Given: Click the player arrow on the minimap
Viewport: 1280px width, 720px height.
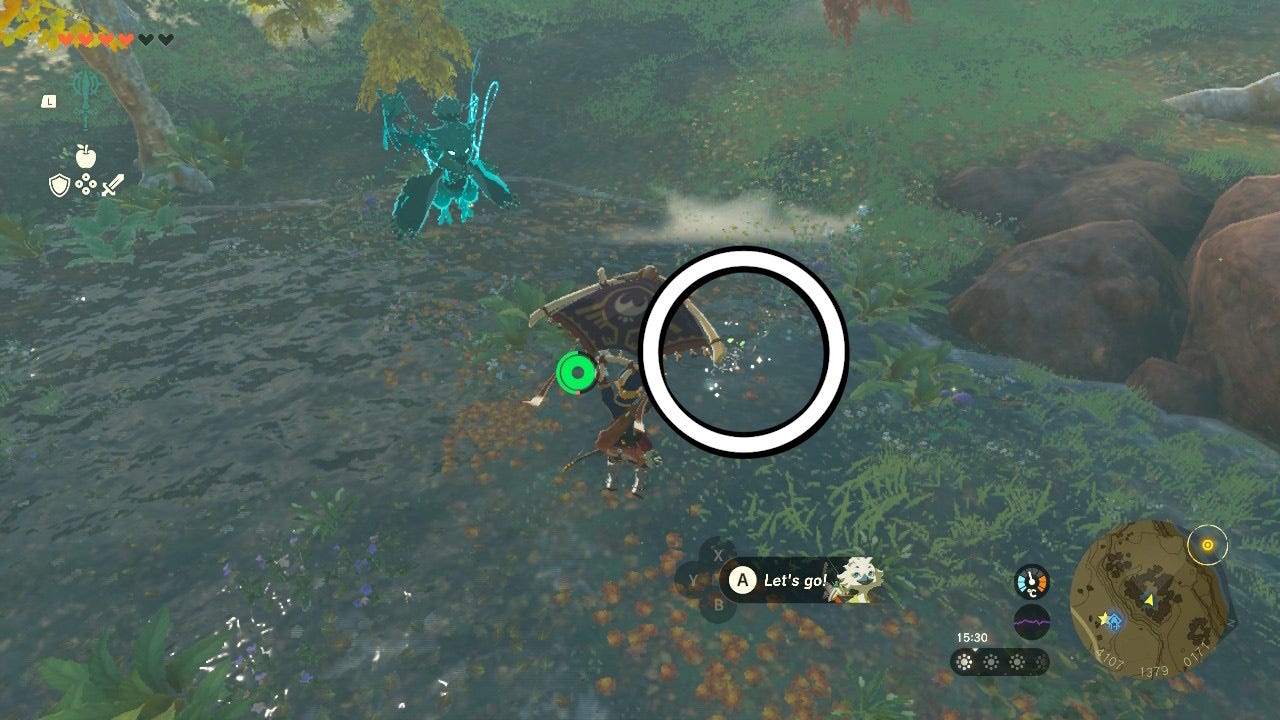Looking at the screenshot, I should pyautogui.click(x=1148, y=598).
